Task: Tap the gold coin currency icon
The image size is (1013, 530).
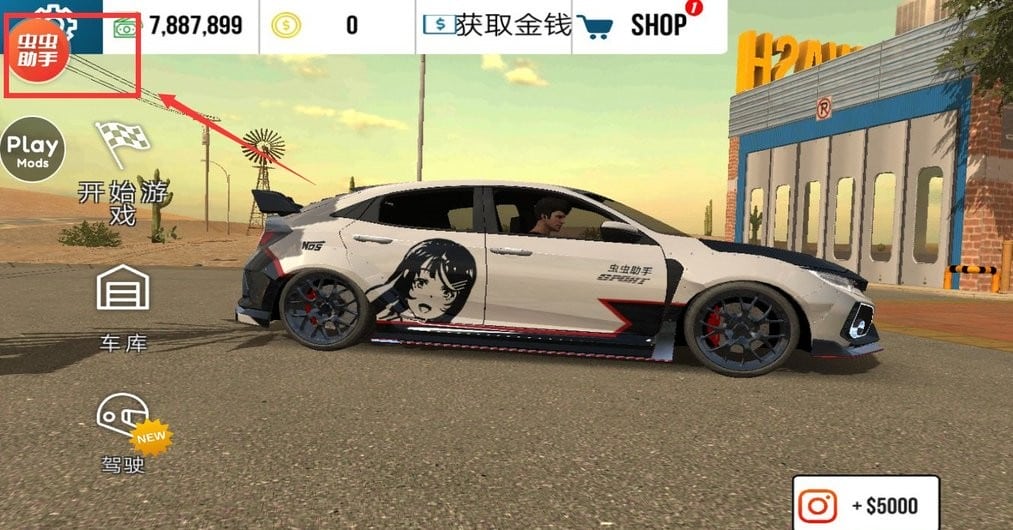Action: point(284,26)
